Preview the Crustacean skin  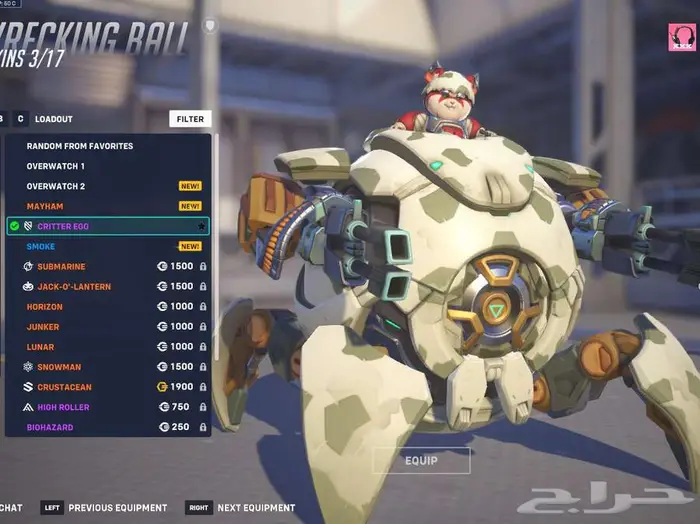coord(66,387)
